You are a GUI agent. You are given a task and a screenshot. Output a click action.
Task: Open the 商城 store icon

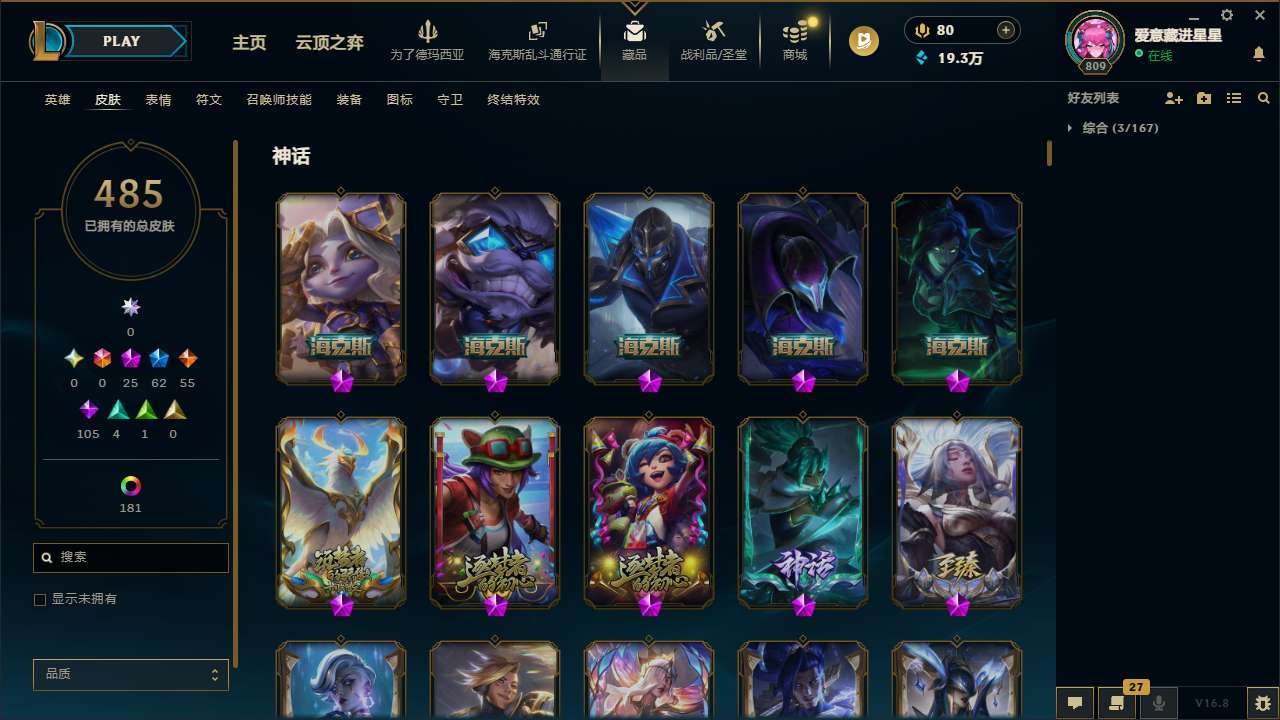click(x=795, y=33)
